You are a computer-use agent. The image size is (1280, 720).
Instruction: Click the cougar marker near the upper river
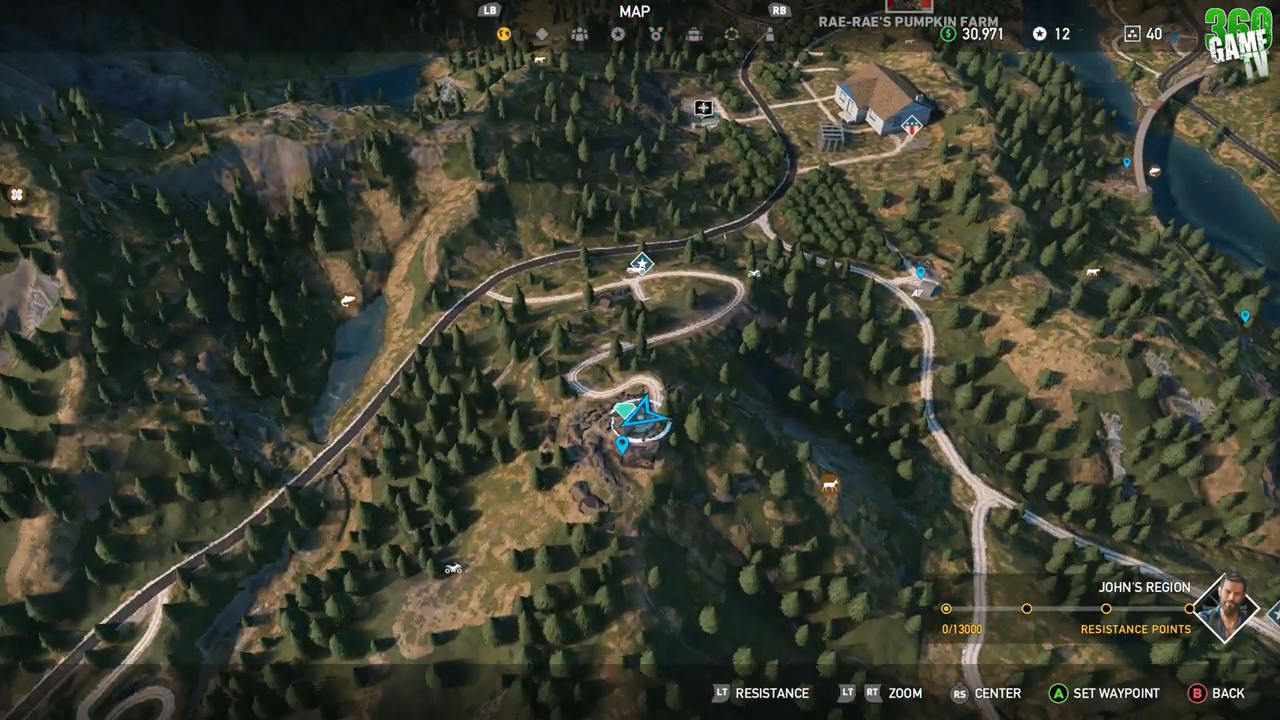point(1093,271)
